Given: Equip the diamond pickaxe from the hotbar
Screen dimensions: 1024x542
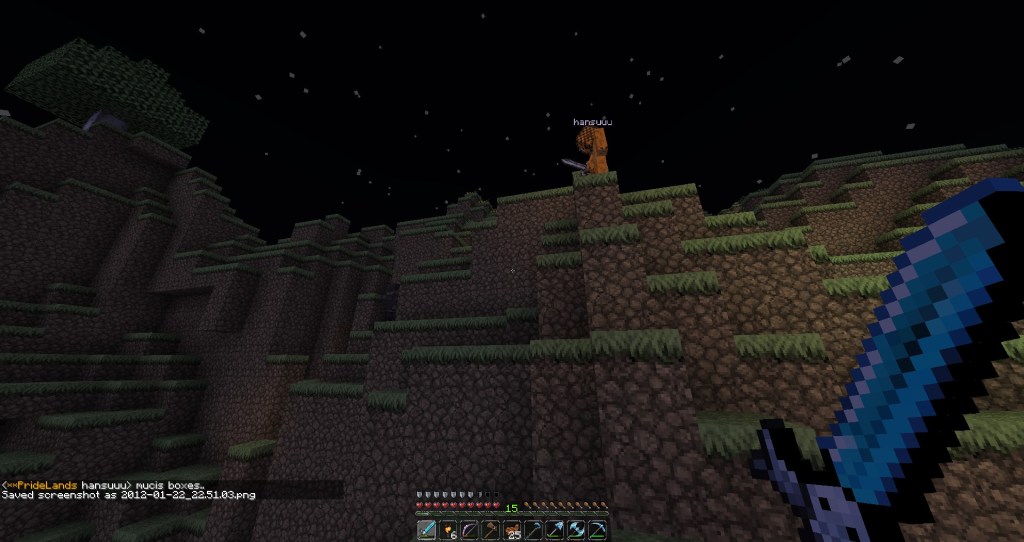Looking at the screenshot, I should [598, 529].
